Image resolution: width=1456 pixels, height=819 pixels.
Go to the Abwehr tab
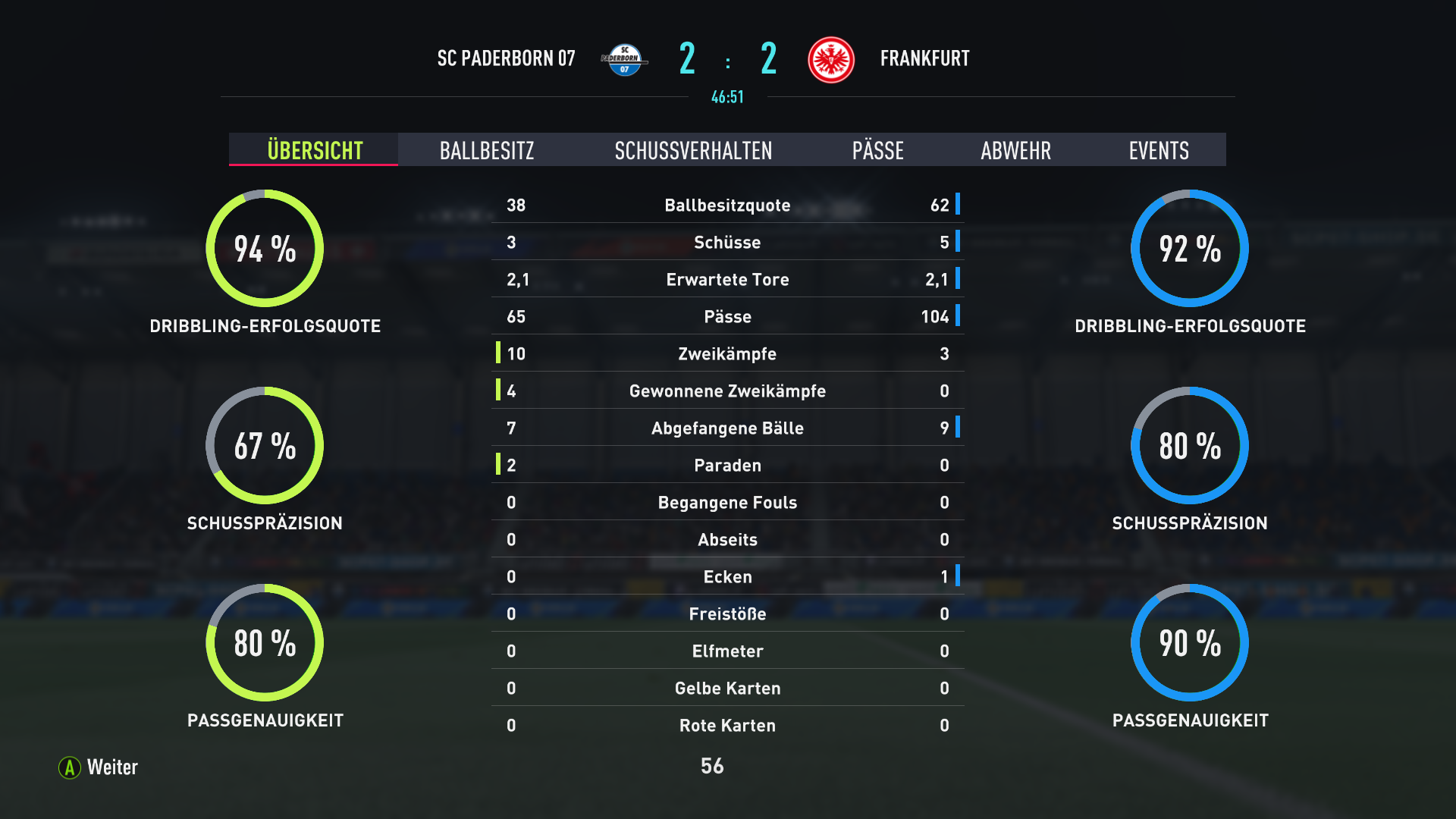point(1015,150)
